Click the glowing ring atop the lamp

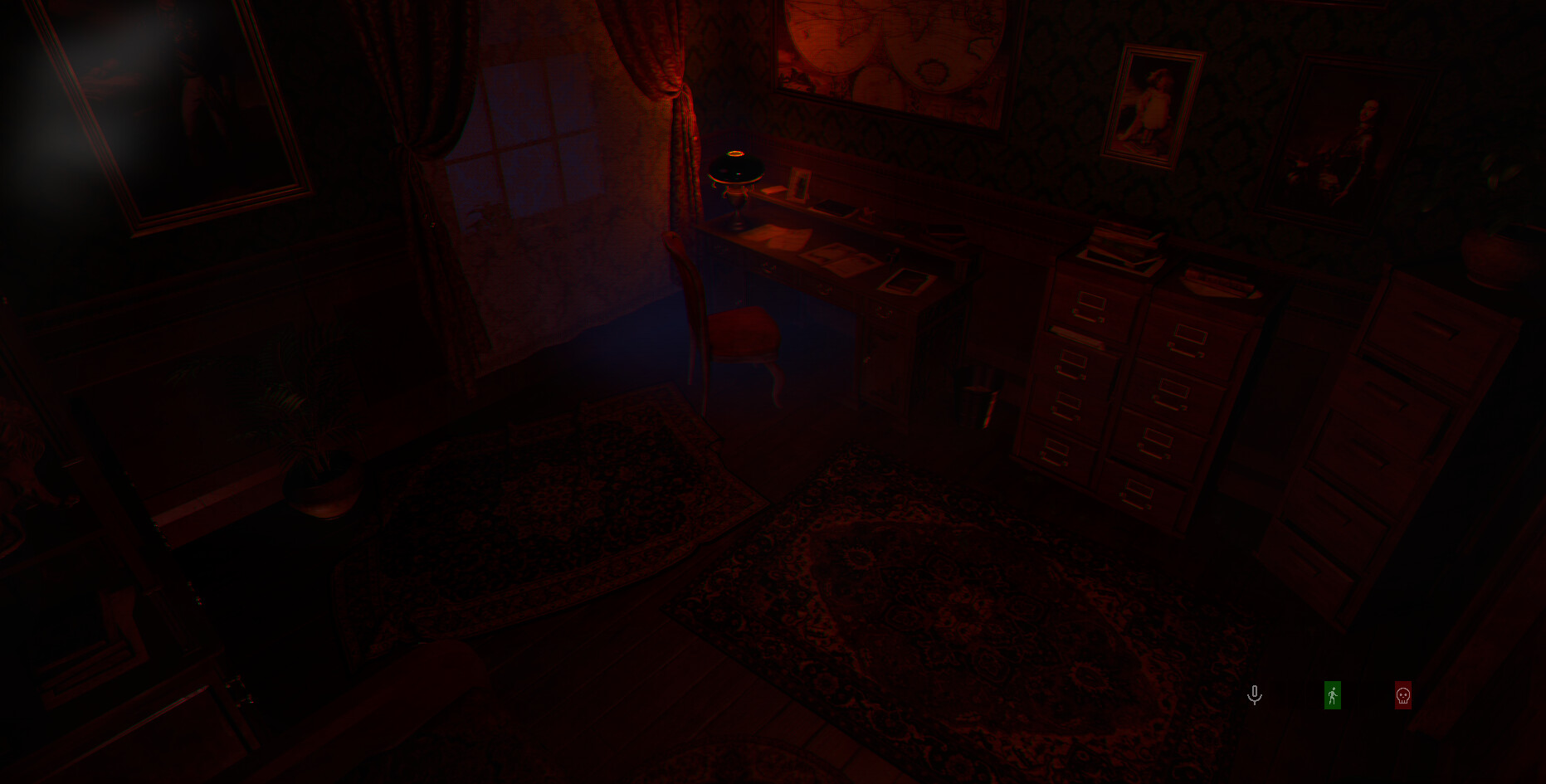click(734, 153)
